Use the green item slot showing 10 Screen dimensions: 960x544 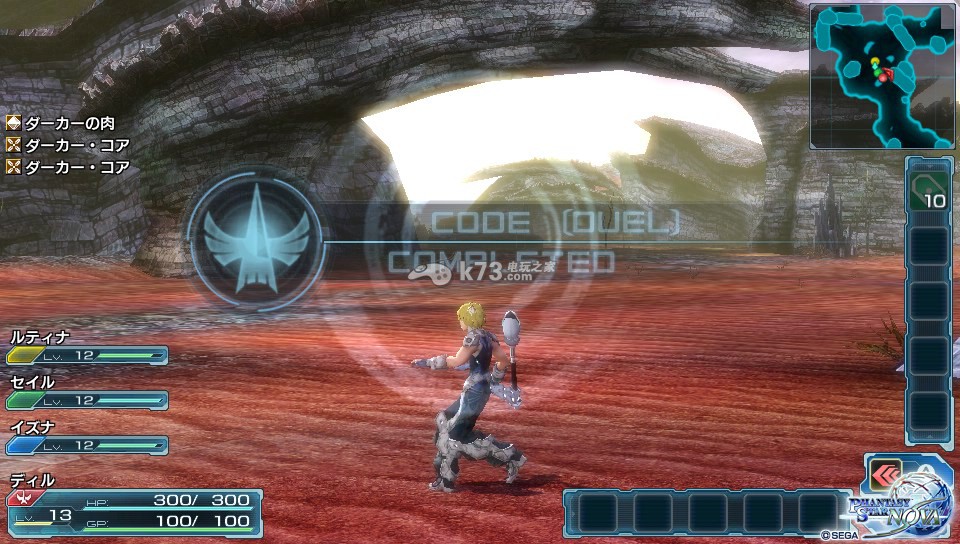(927, 188)
